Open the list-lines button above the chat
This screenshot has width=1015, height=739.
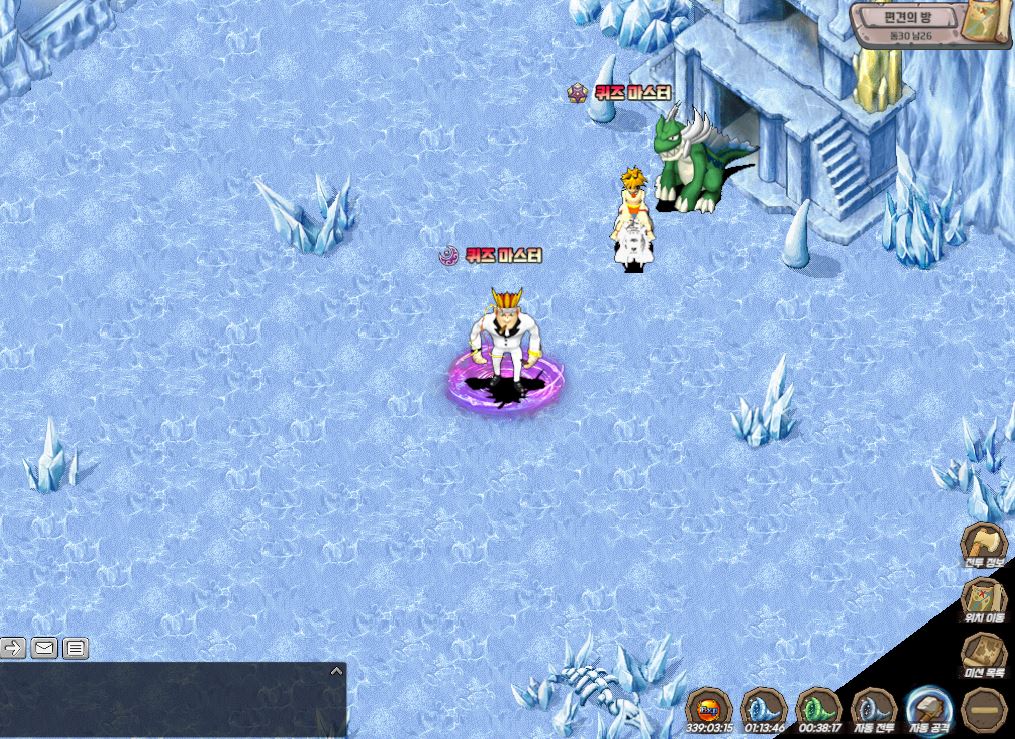coord(76,648)
